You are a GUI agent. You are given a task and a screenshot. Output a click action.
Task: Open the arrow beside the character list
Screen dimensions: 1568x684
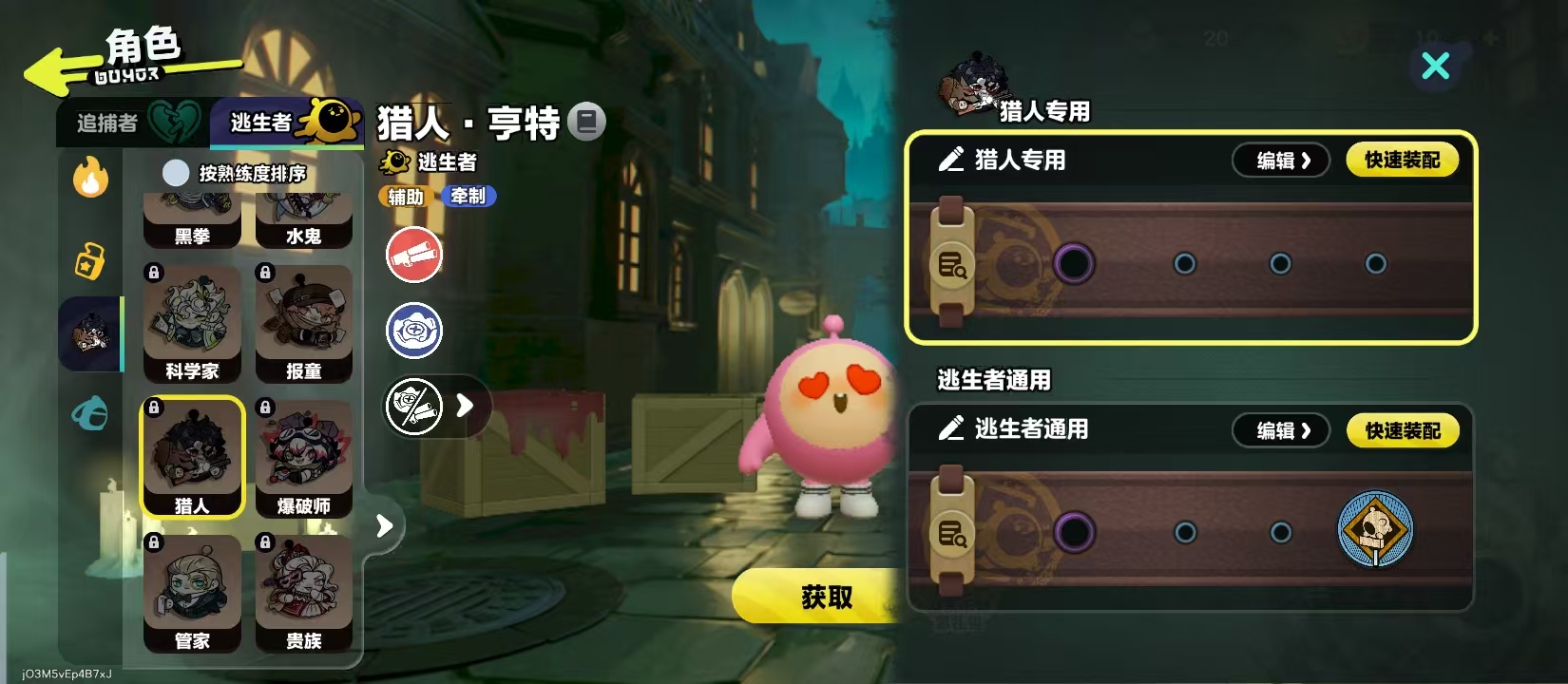[383, 523]
